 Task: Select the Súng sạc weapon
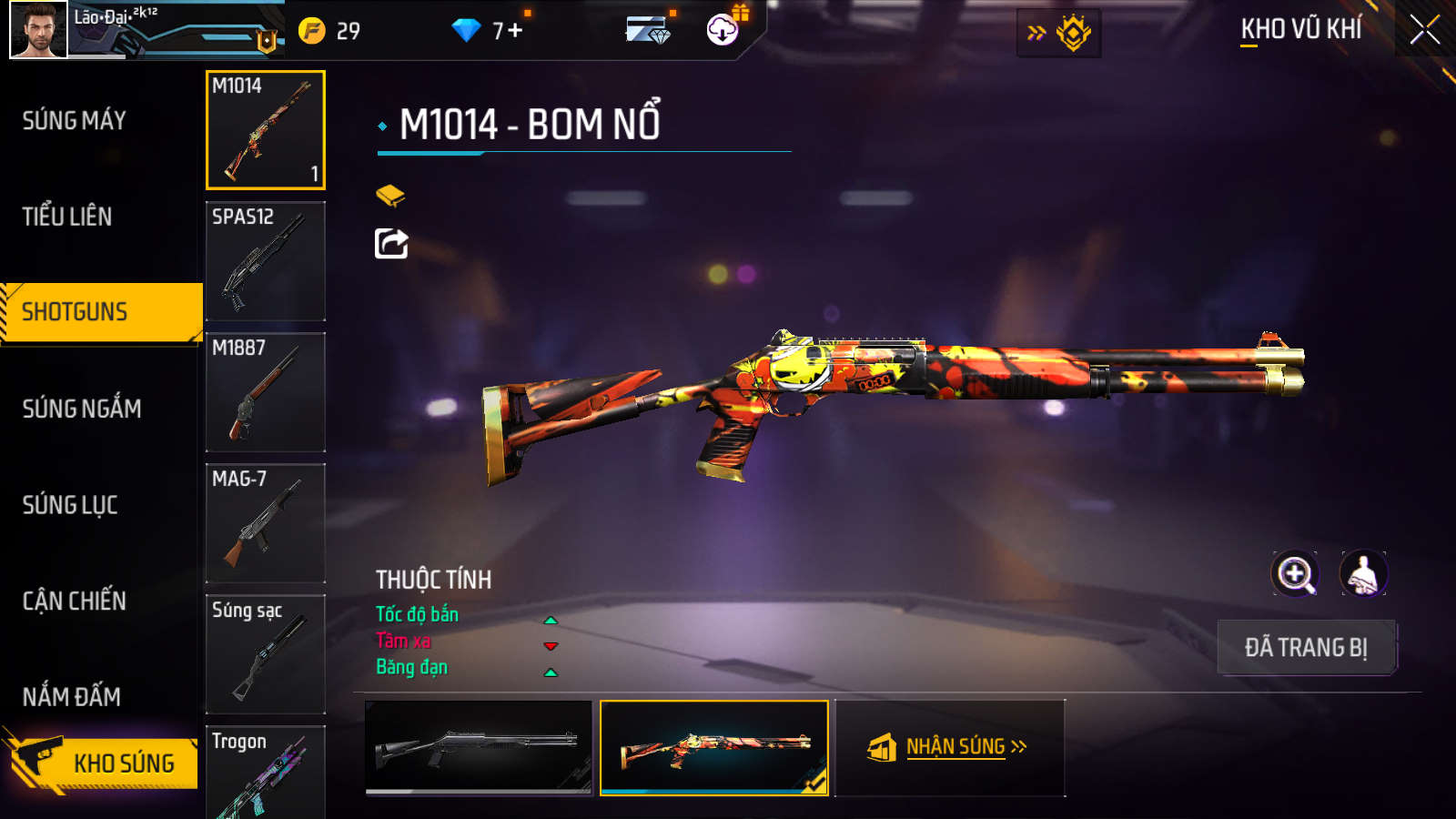point(266,654)
